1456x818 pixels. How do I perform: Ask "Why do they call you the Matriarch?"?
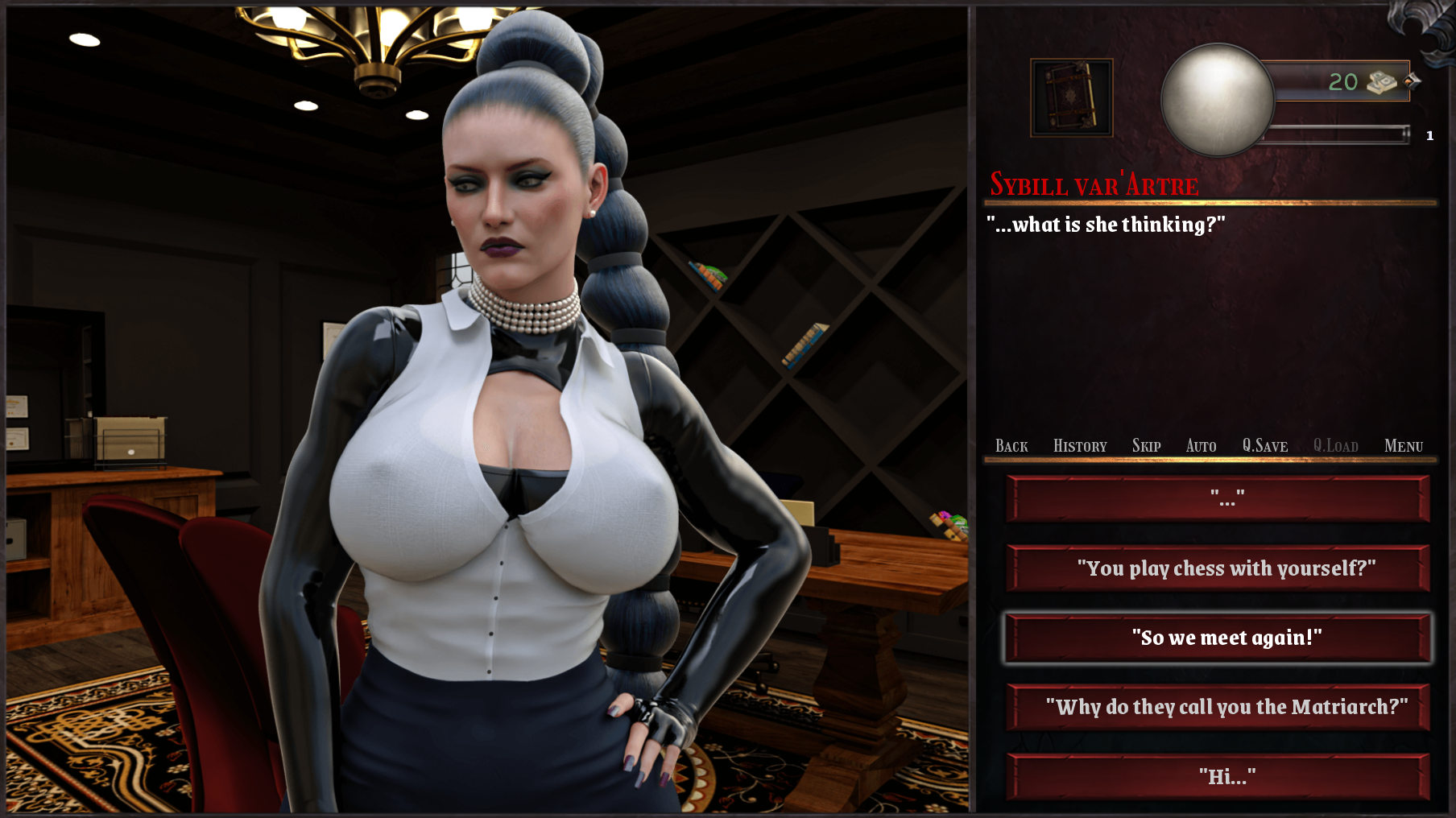pos(1218,707)
